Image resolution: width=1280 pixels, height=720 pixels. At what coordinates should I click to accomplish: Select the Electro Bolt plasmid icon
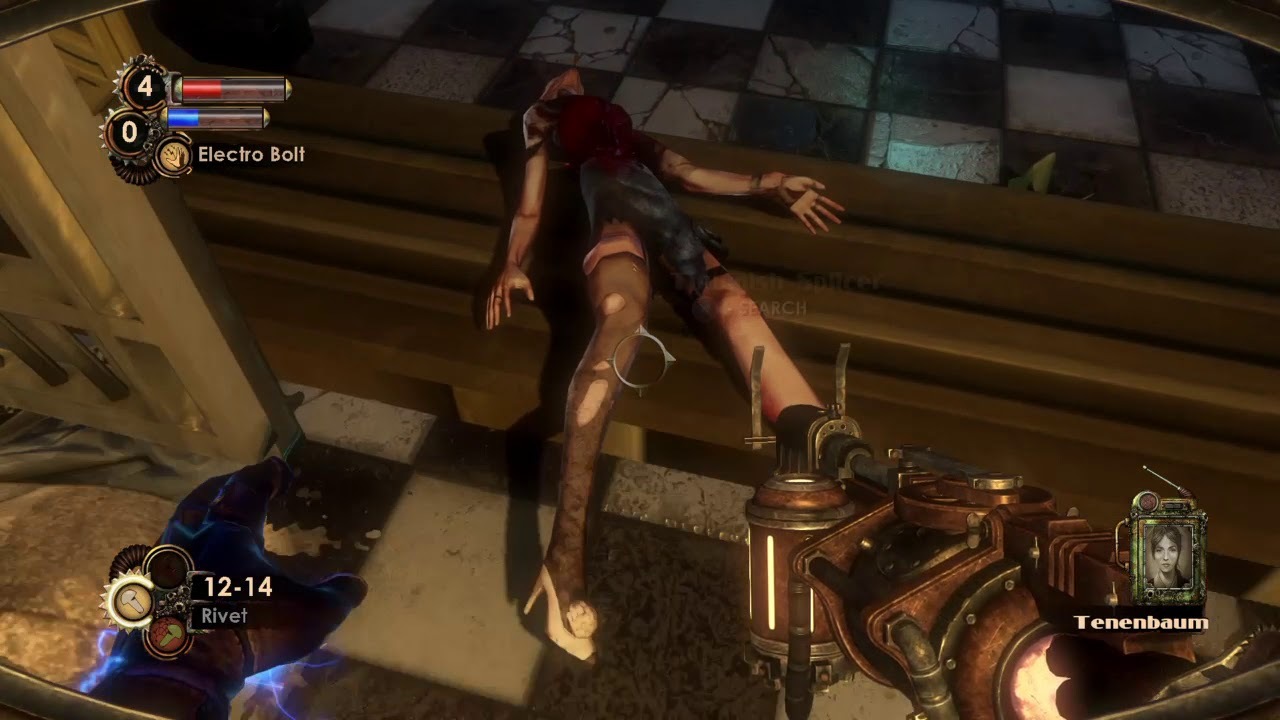coord(173,157)
